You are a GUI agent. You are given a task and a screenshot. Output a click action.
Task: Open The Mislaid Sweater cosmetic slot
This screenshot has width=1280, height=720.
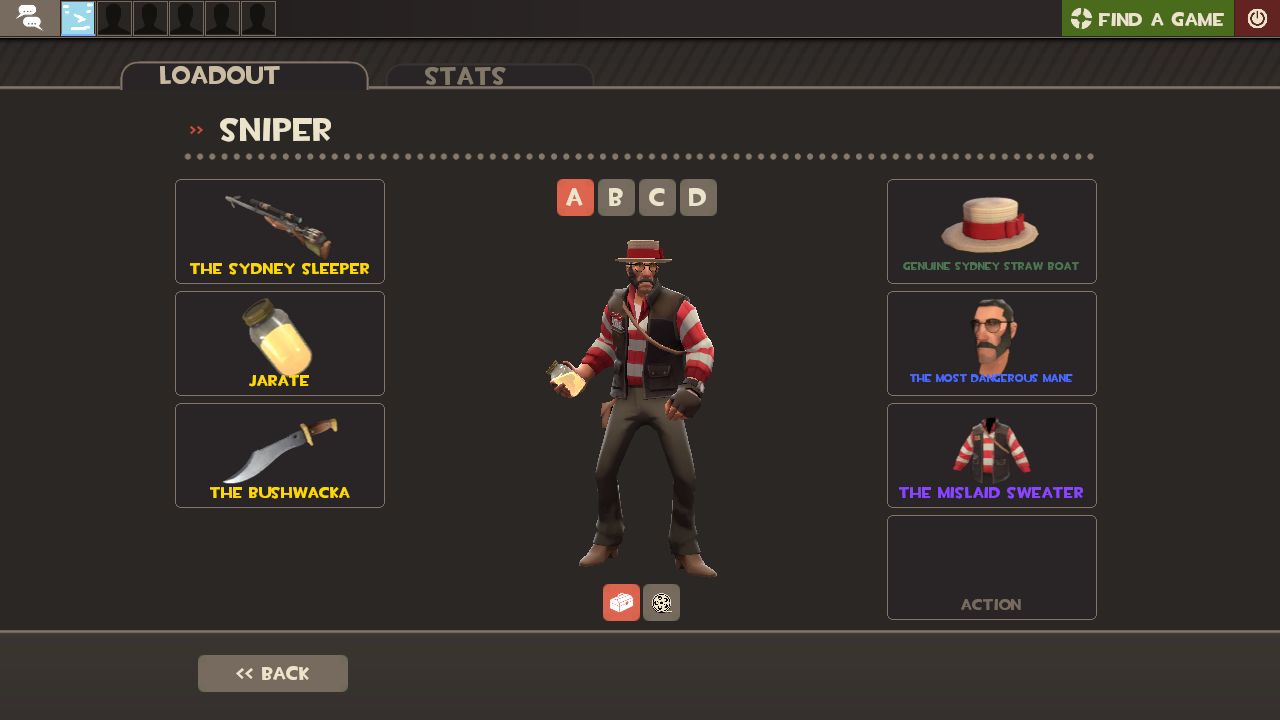pyautogui.click(x=991, y=455)
